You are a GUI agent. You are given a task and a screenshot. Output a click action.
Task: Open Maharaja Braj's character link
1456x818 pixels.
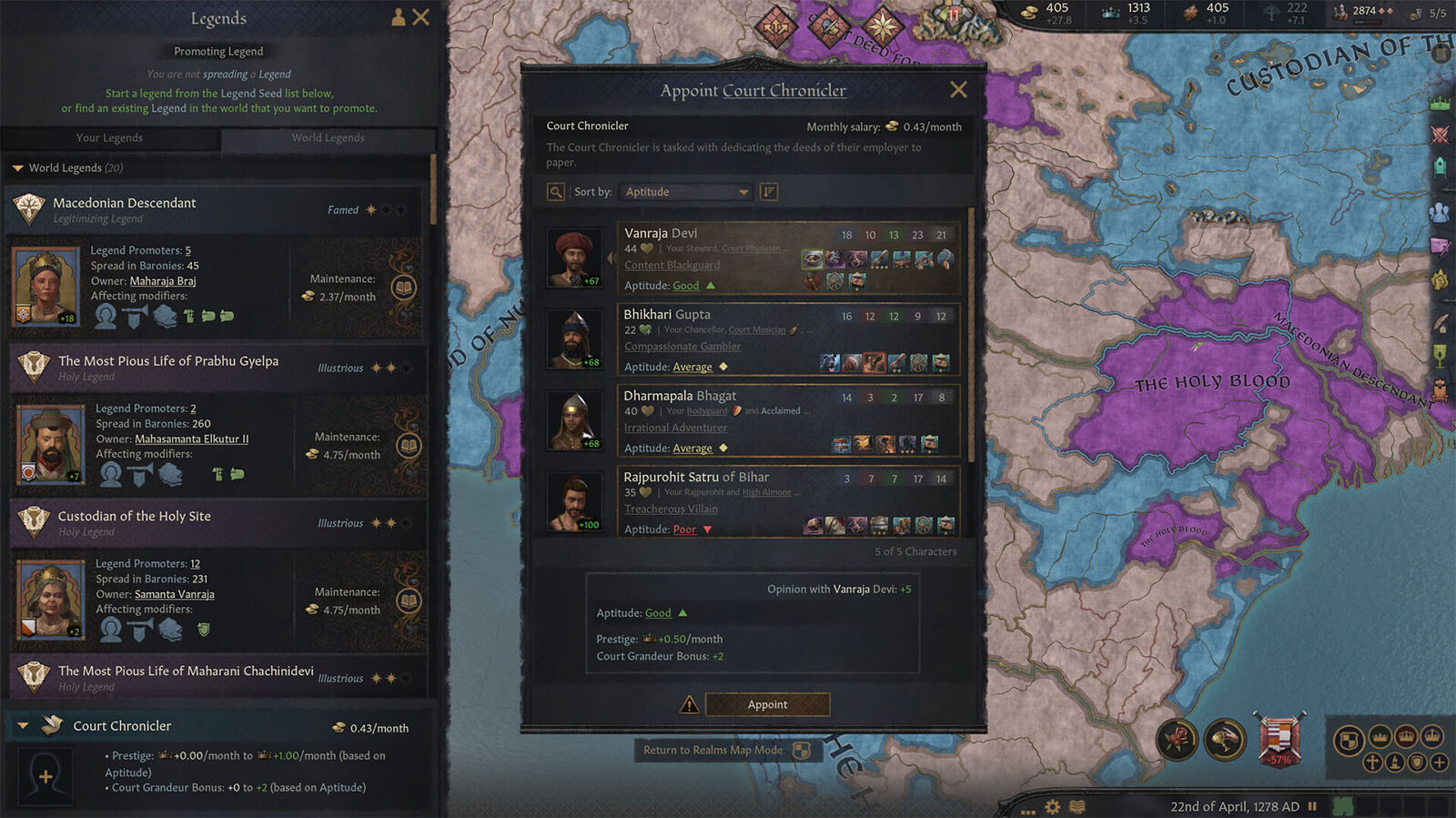pos(163,280)
